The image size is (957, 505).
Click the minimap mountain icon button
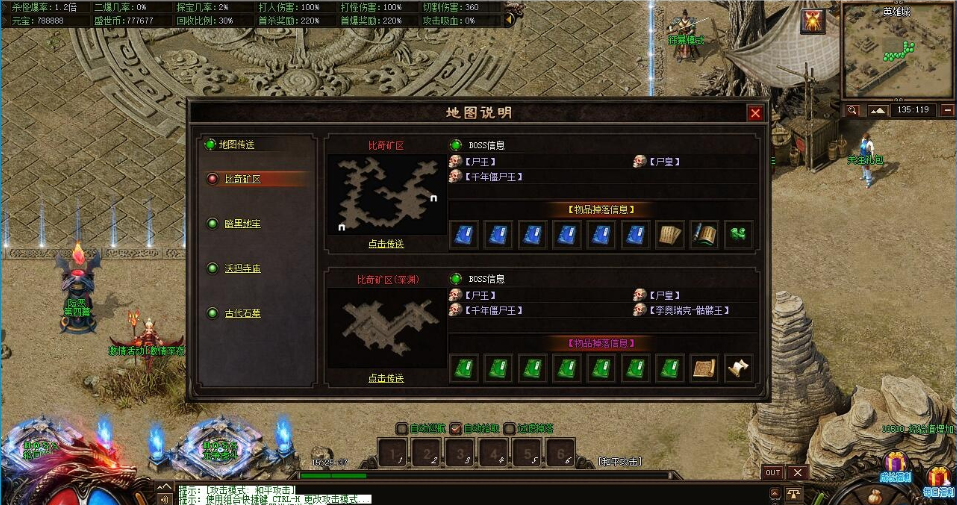pos(877,110)
